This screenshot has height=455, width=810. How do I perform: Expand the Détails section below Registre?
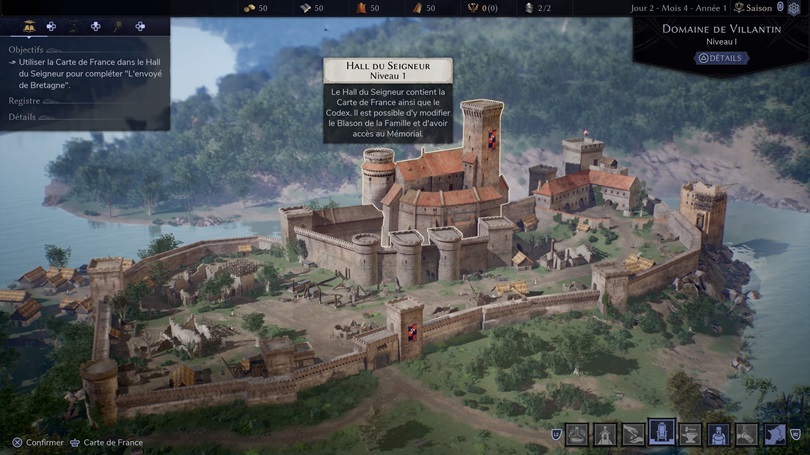pos(22,117)
